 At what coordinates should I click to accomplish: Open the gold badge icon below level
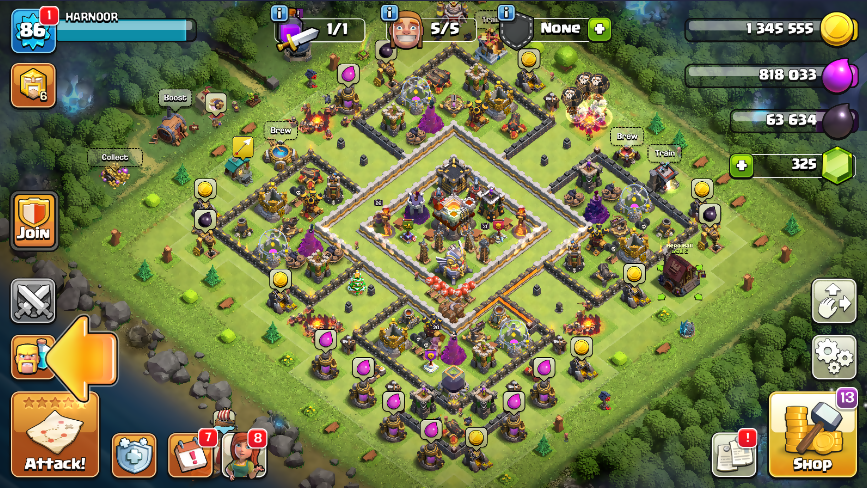tap(32, 86)
